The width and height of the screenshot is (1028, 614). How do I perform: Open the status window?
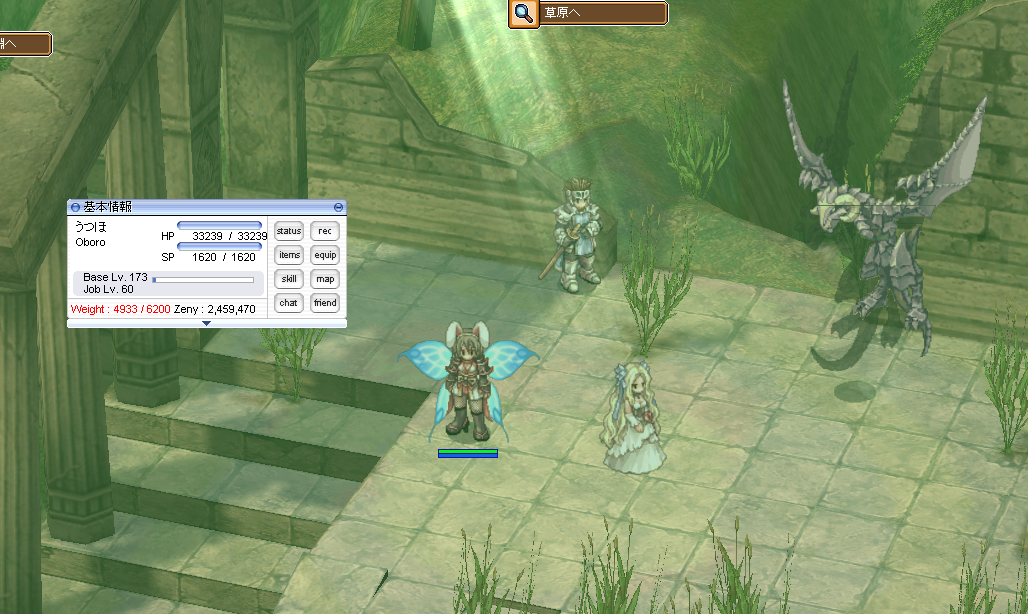[x=289, y=232]
